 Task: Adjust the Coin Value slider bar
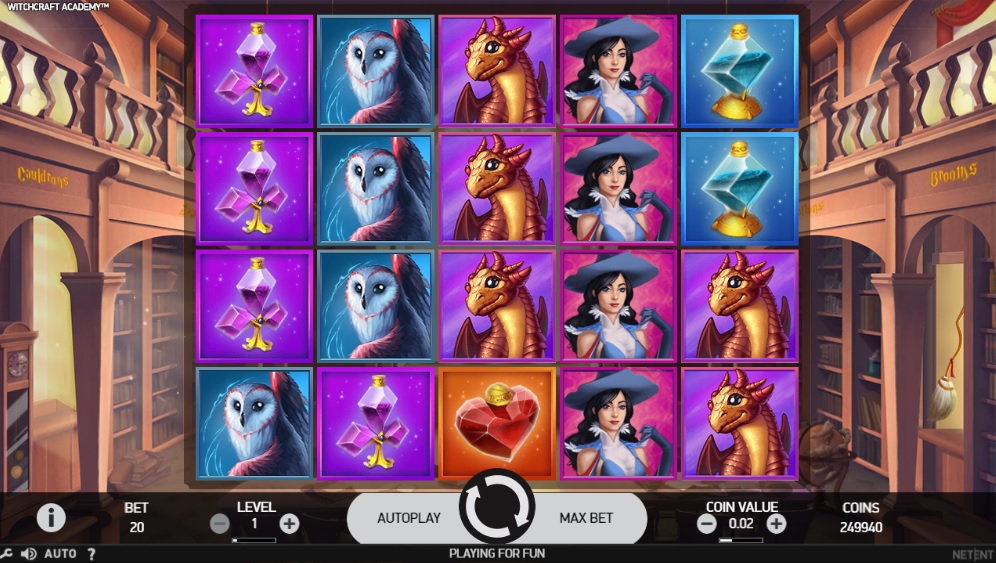740,540
